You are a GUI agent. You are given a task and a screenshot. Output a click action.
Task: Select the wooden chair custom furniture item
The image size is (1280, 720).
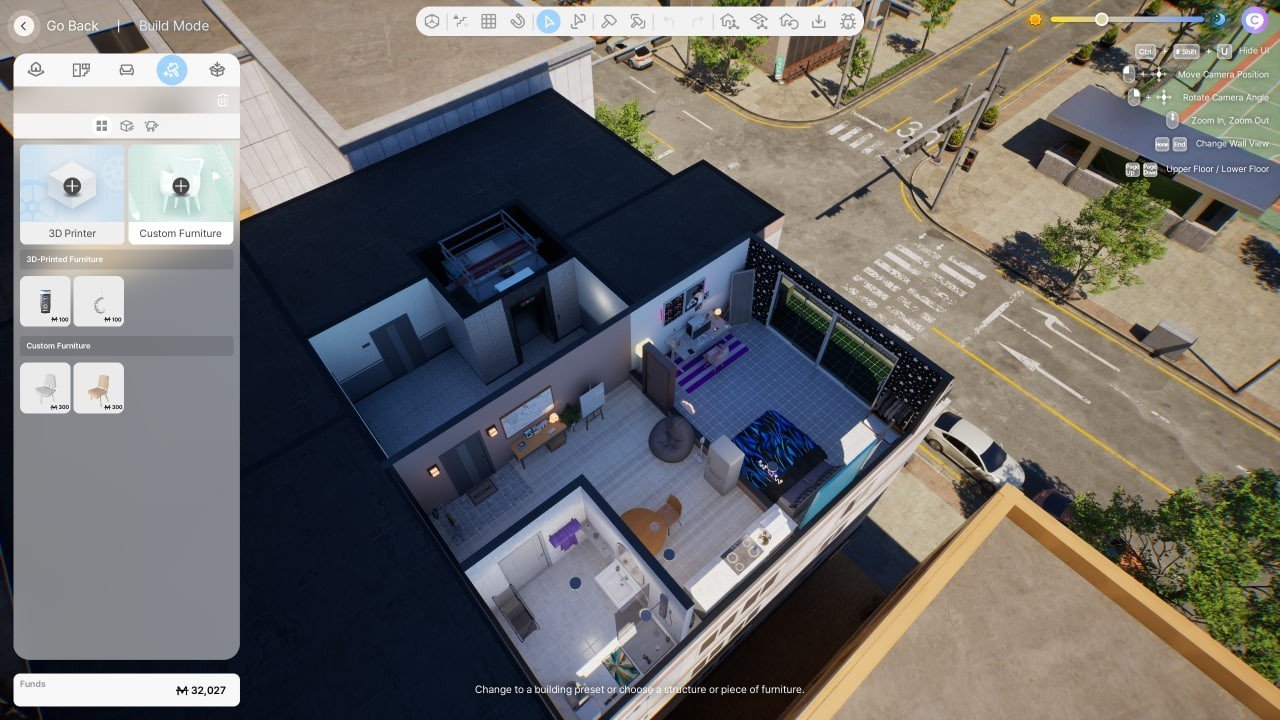point(99,388)
